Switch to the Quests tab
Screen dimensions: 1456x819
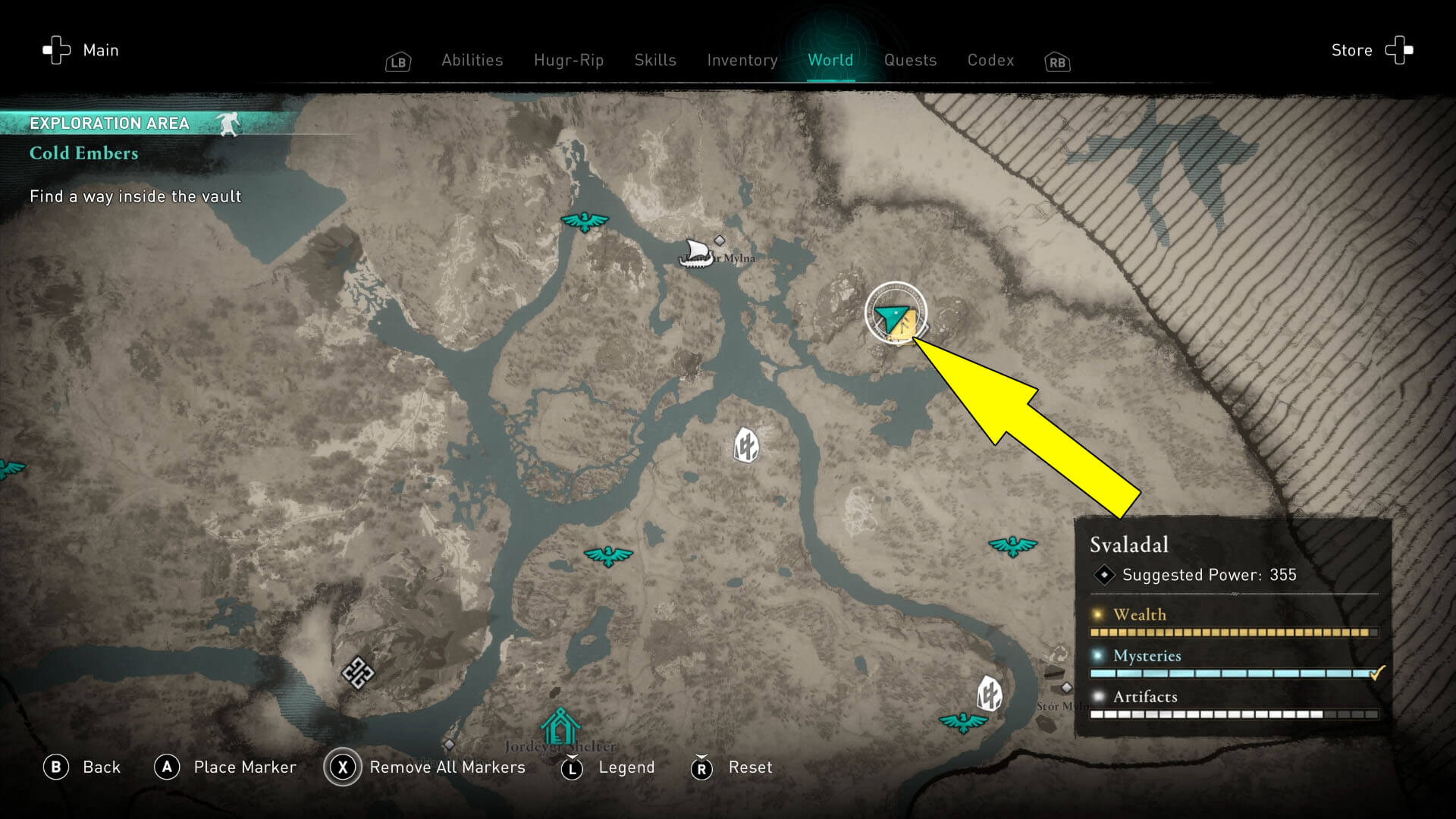(x=910, y=61)
